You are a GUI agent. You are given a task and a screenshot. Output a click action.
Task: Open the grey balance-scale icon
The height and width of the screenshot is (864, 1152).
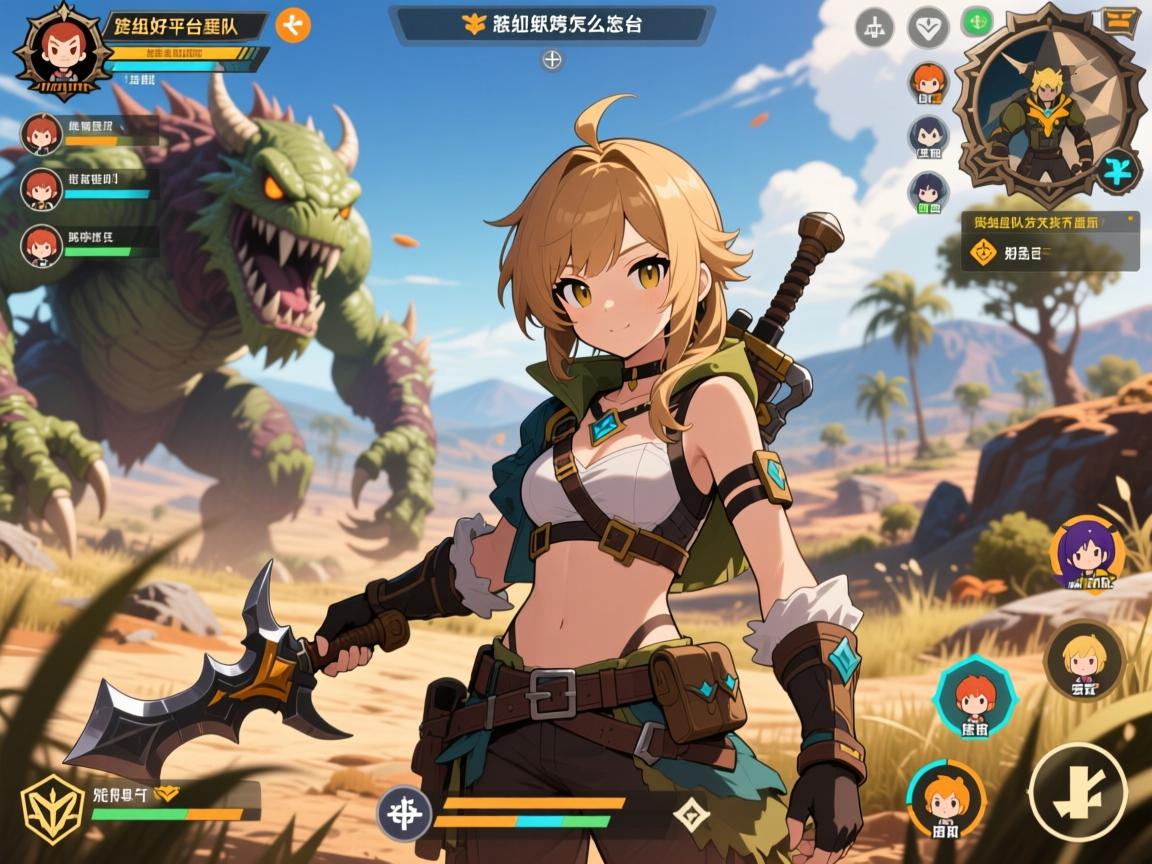[x=874, y=27]
